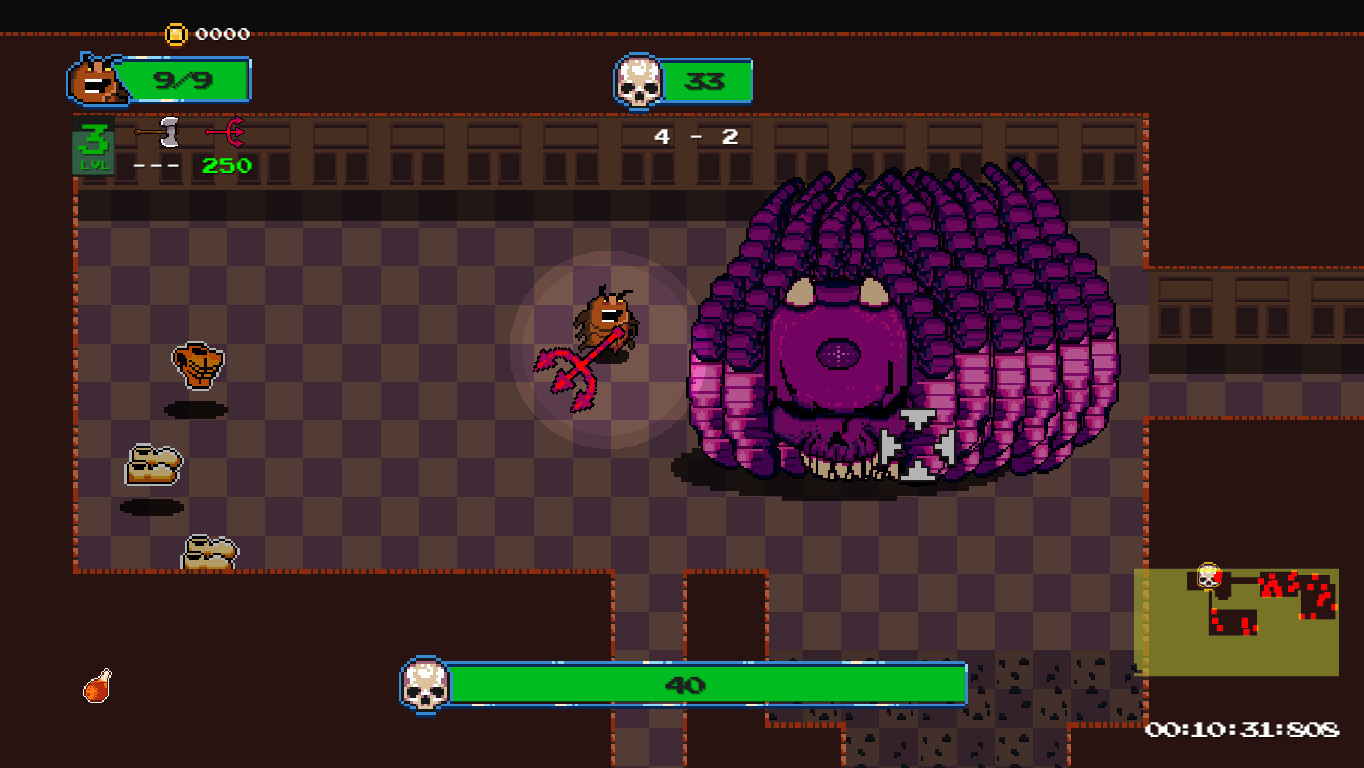1364x768 pixels.
Task: Pick the upper pair of boots pickup
Action: [155, 463]
